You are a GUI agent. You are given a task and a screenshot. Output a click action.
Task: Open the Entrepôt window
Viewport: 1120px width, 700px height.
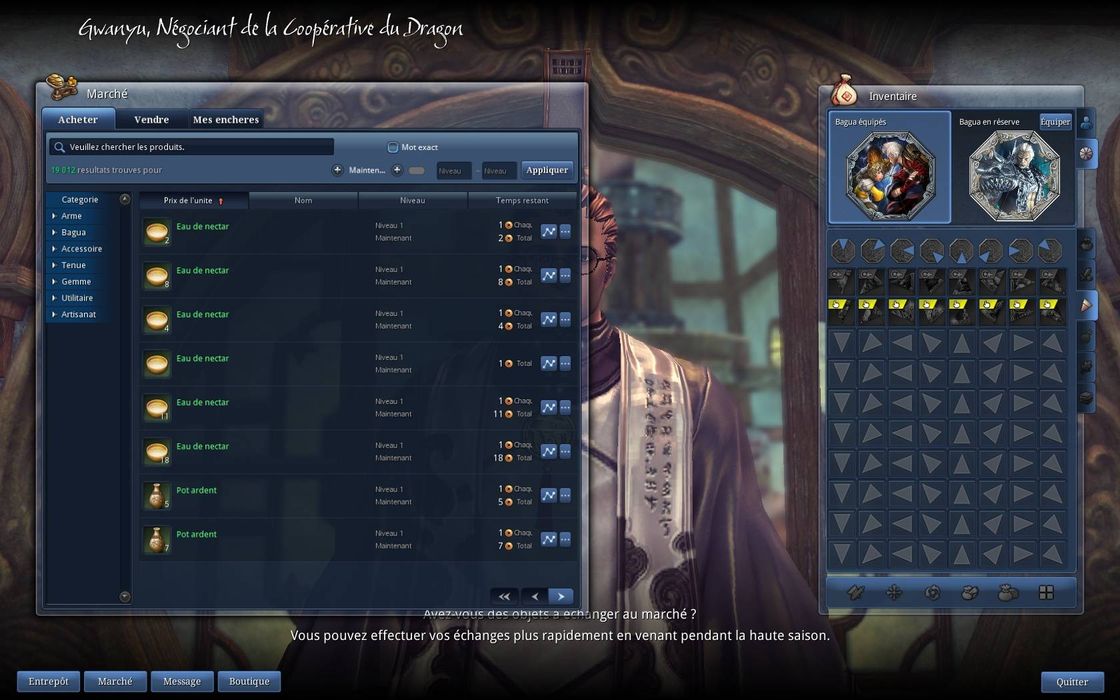(x=48, y=682)
